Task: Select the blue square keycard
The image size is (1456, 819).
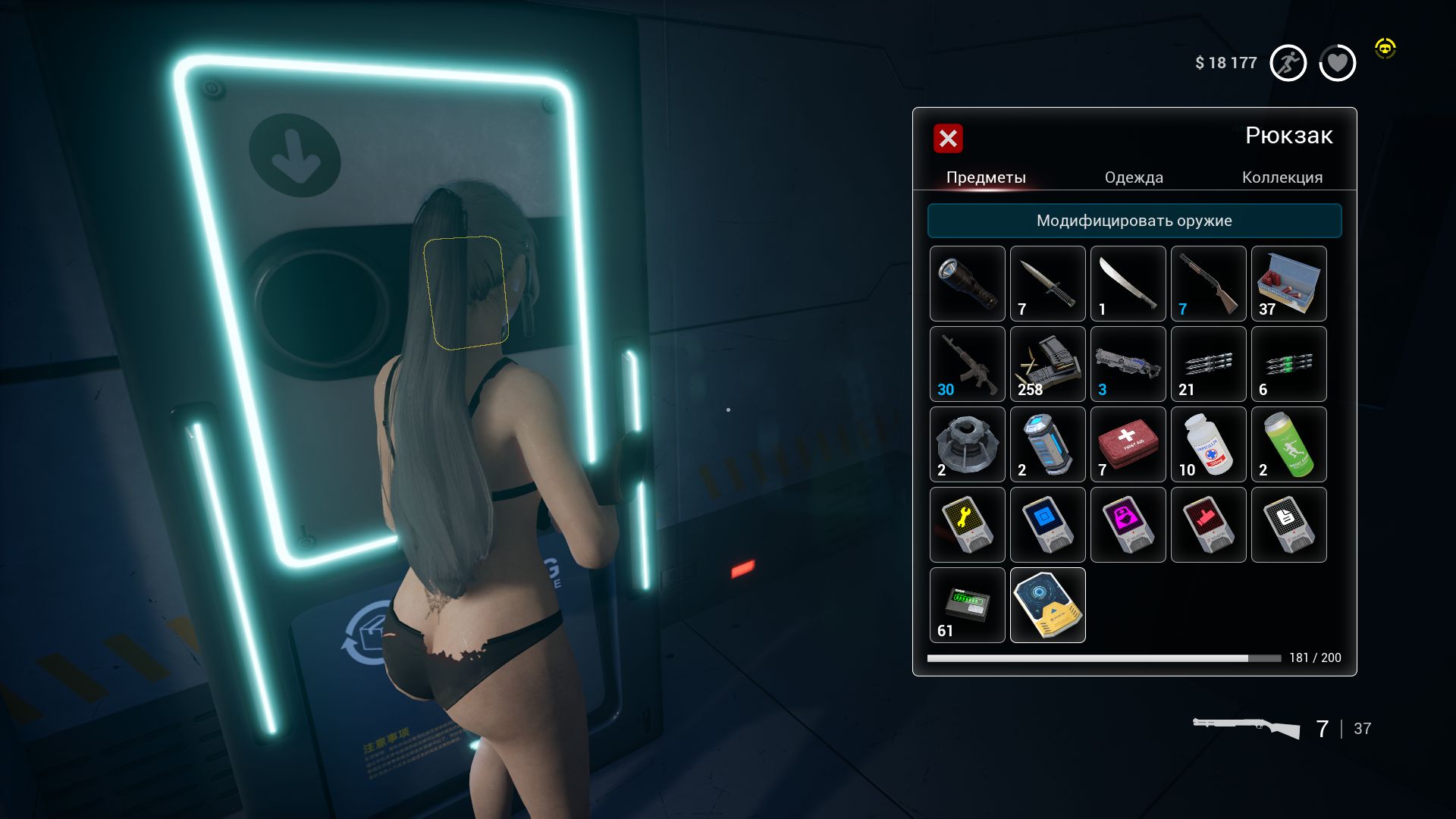Action: 1047,525
